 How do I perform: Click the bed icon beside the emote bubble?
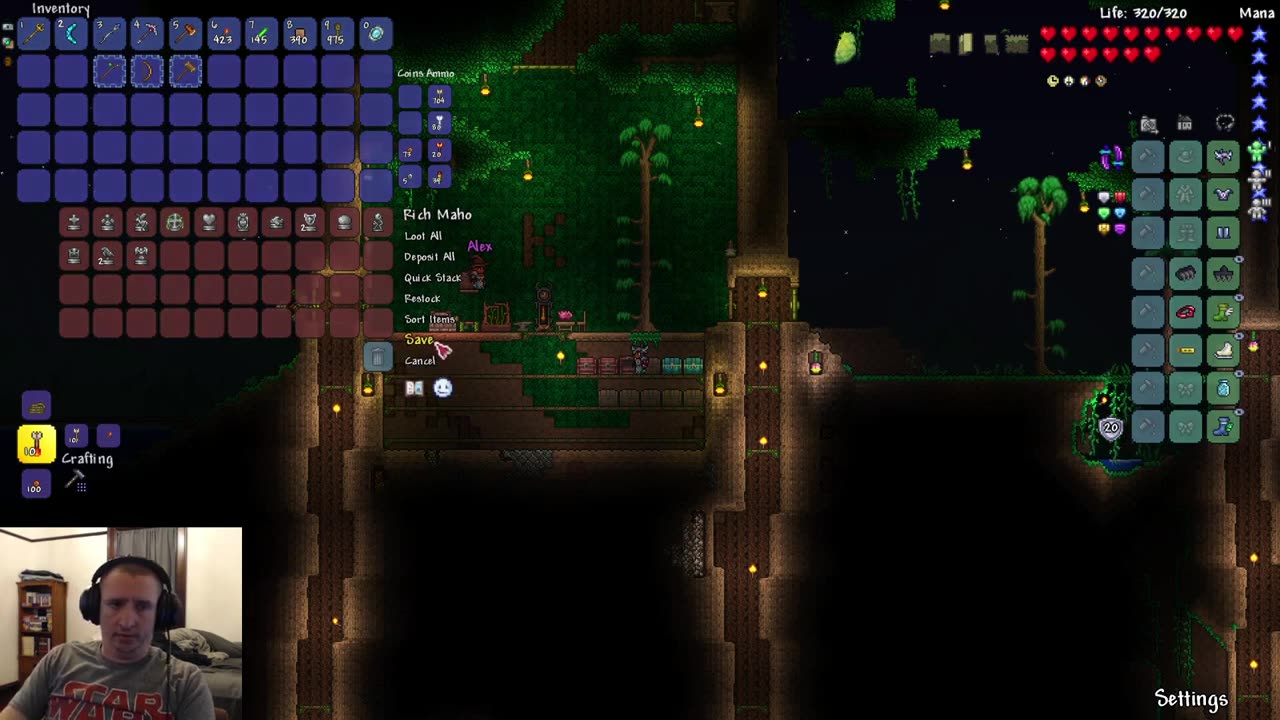[x=414, y=388]
